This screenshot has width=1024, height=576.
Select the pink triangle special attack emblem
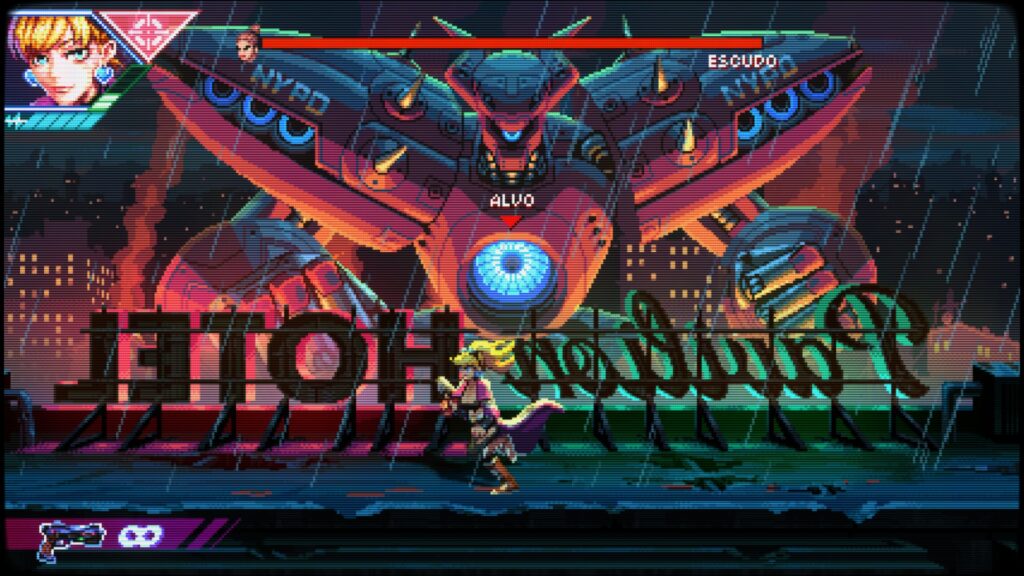(150, 31)
